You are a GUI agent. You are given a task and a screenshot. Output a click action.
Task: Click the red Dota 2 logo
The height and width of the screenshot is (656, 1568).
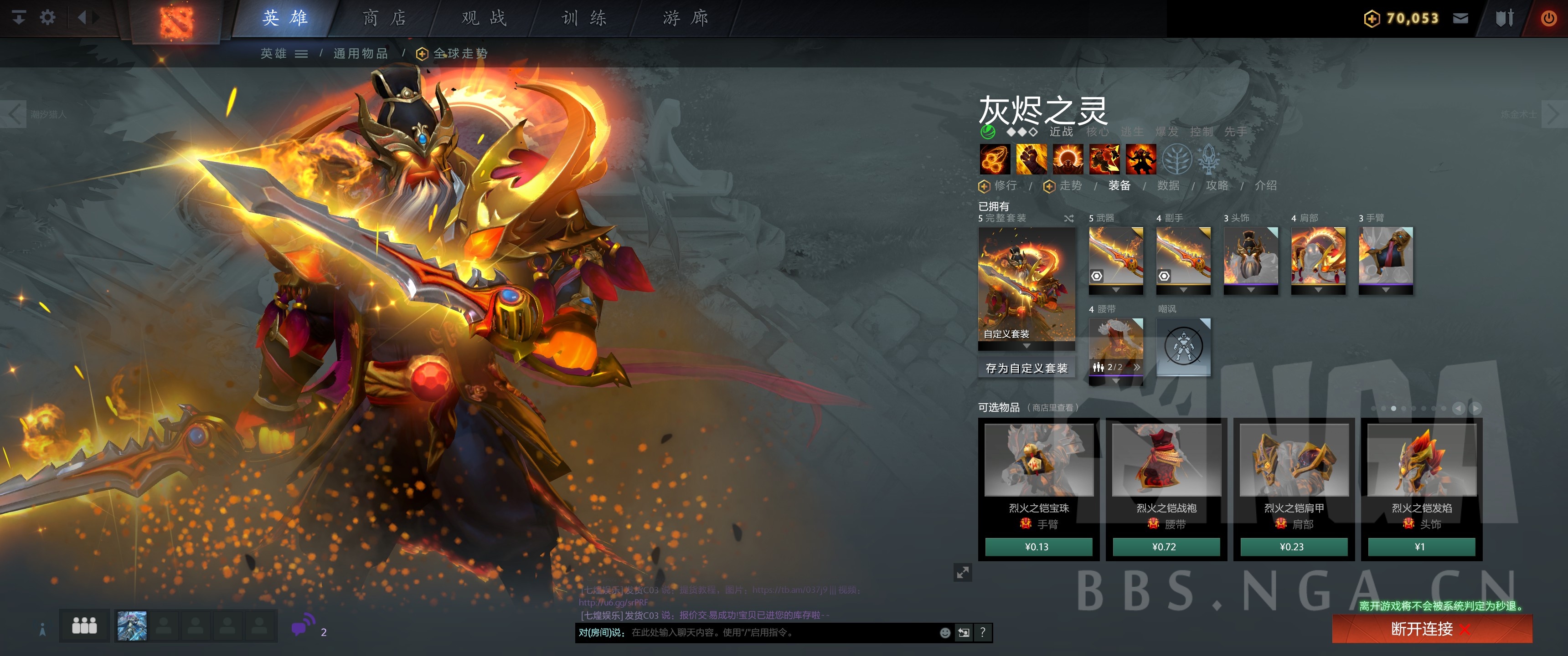tap(176, 22)
